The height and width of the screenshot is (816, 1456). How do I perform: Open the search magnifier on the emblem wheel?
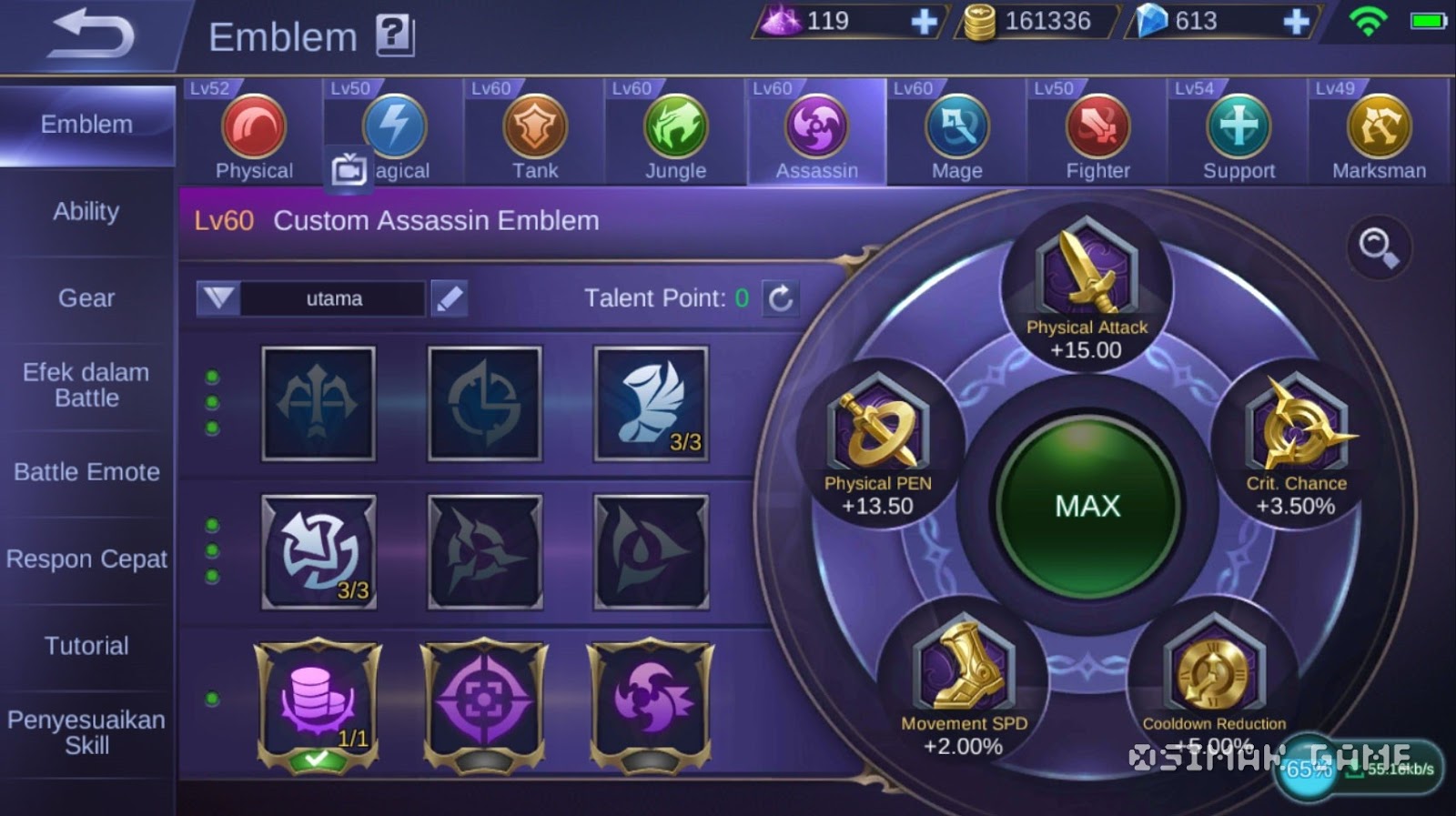[1380, 246]
